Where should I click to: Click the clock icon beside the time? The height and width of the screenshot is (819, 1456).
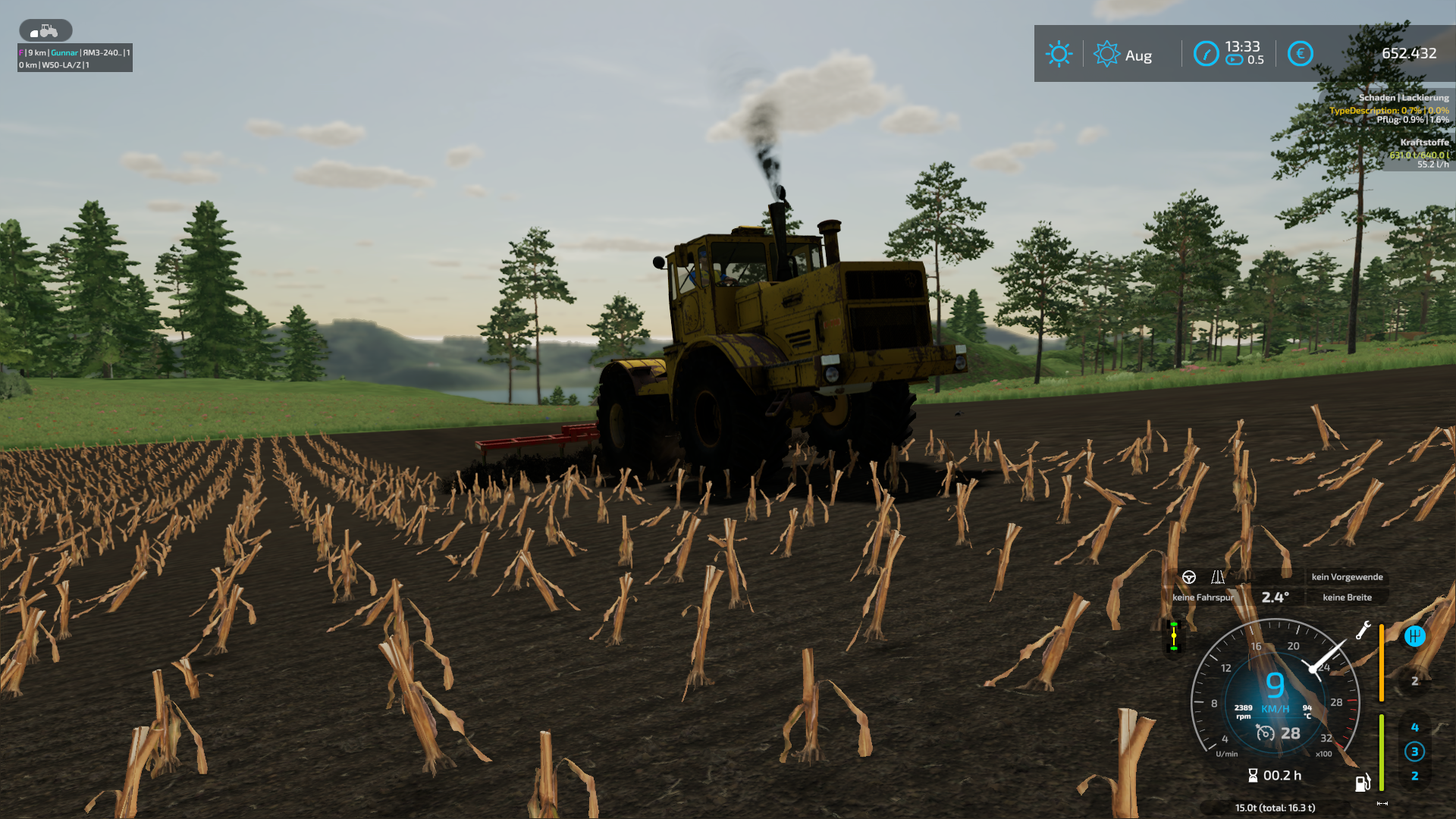[x=1206, y=54]
